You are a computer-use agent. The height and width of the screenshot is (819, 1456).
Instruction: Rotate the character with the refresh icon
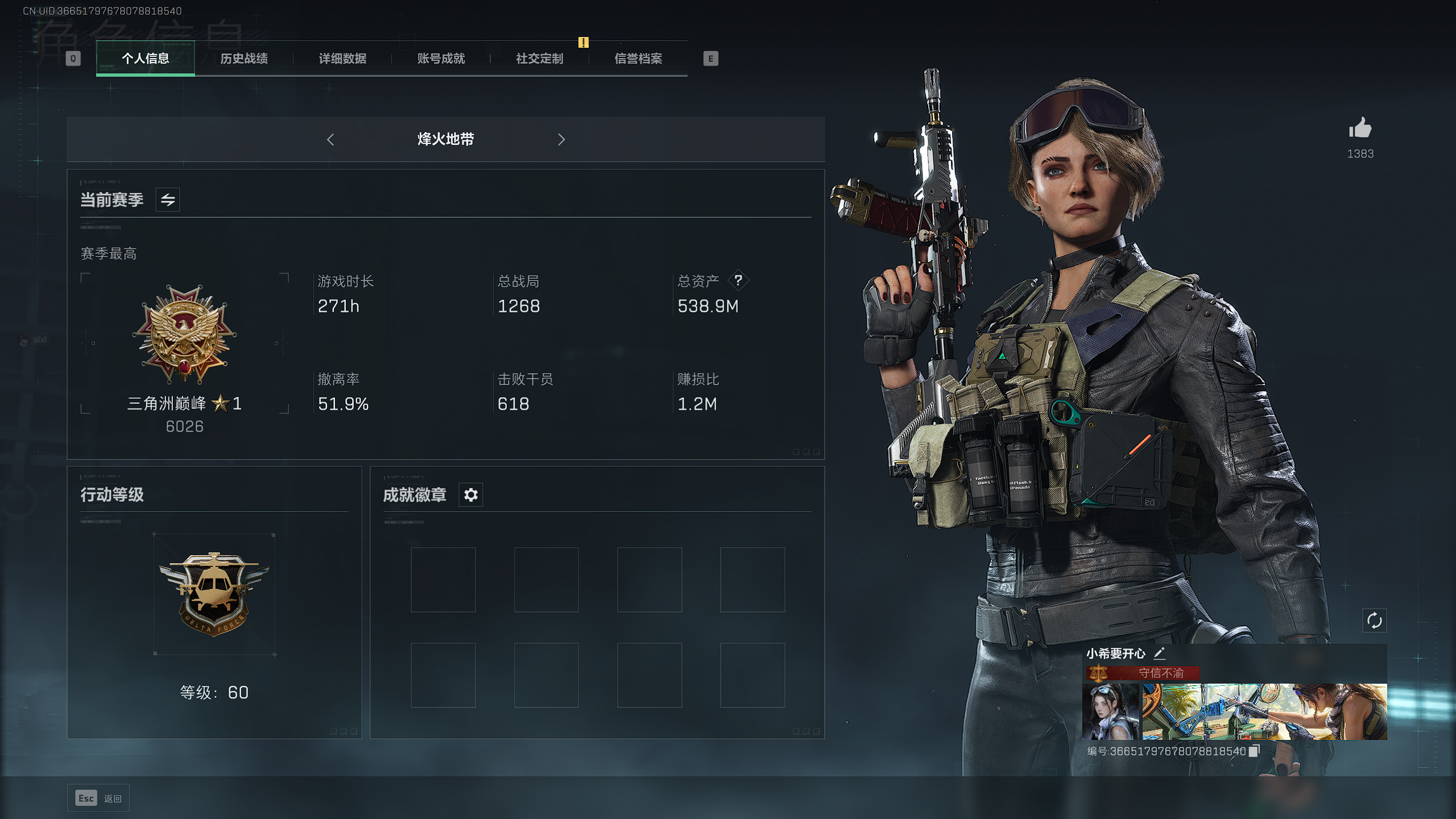(x=1374, y=621)
